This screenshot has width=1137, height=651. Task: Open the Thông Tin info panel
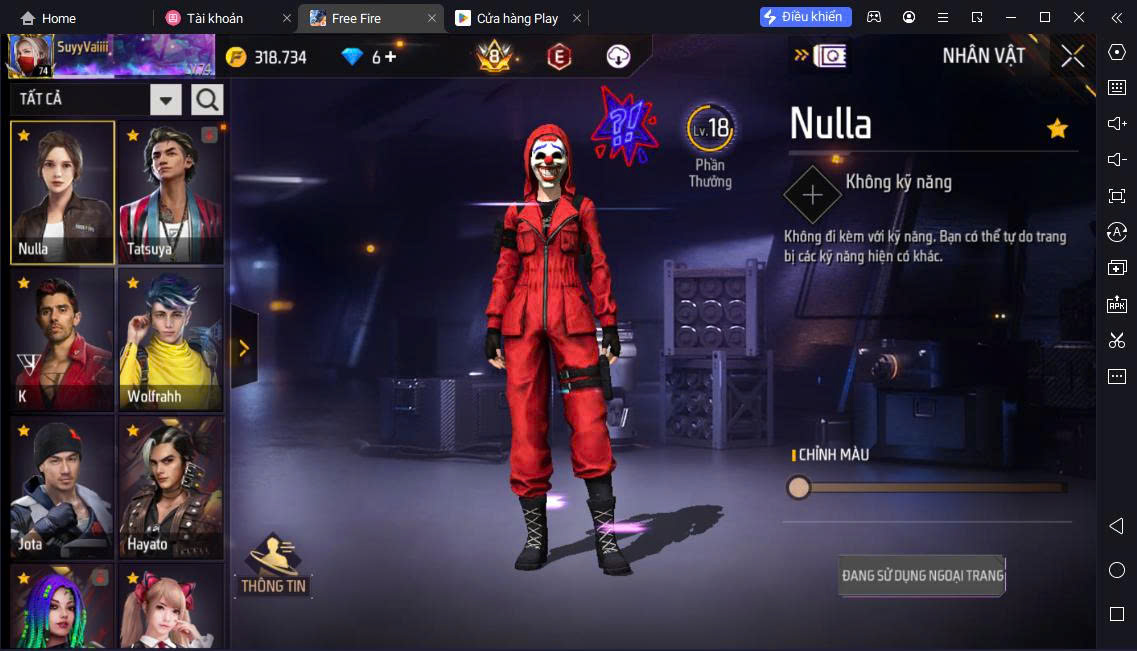[x=273, y=567]
